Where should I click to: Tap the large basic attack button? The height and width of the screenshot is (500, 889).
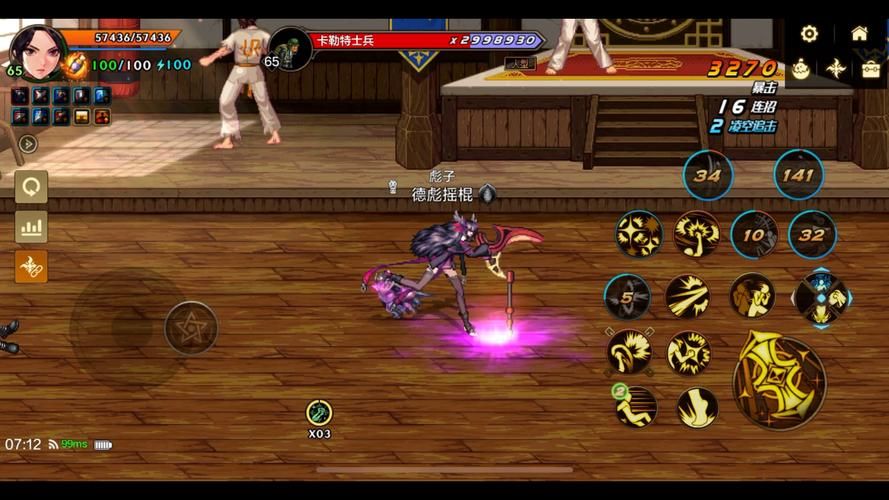[779, 381]
